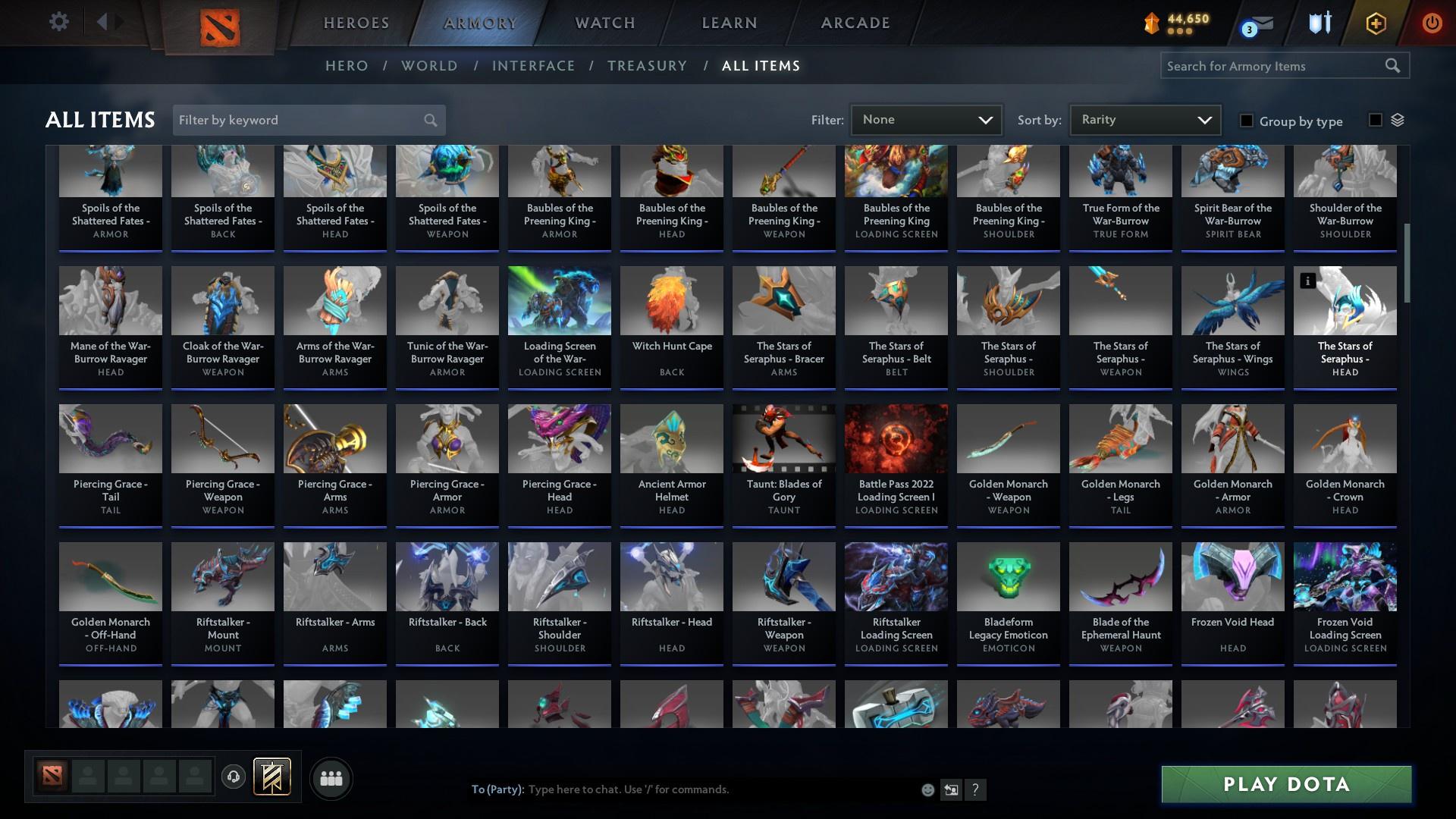Open the friends list people icon

(x=330, y=778)
